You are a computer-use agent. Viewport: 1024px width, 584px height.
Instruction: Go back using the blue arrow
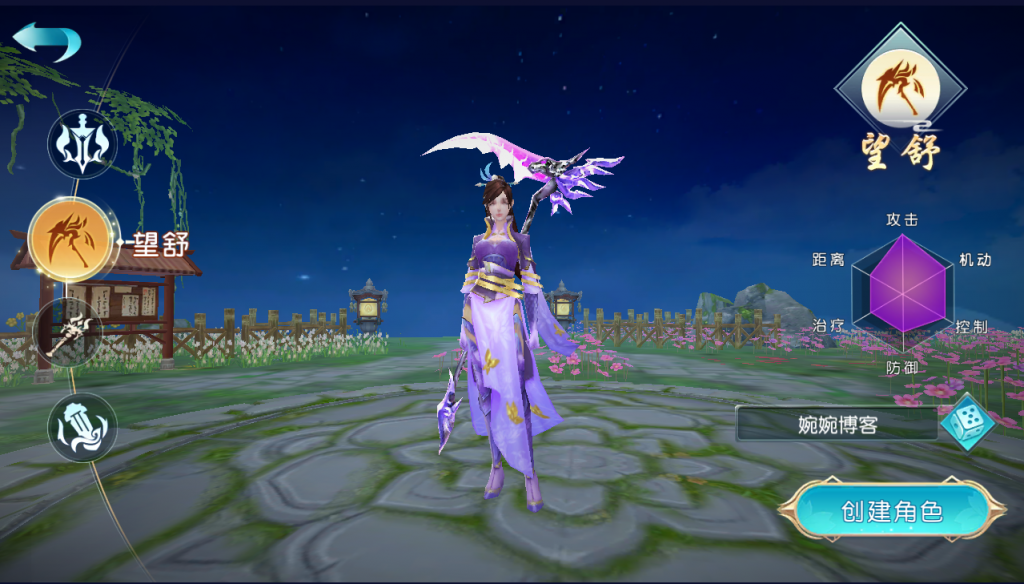point(47,42)
